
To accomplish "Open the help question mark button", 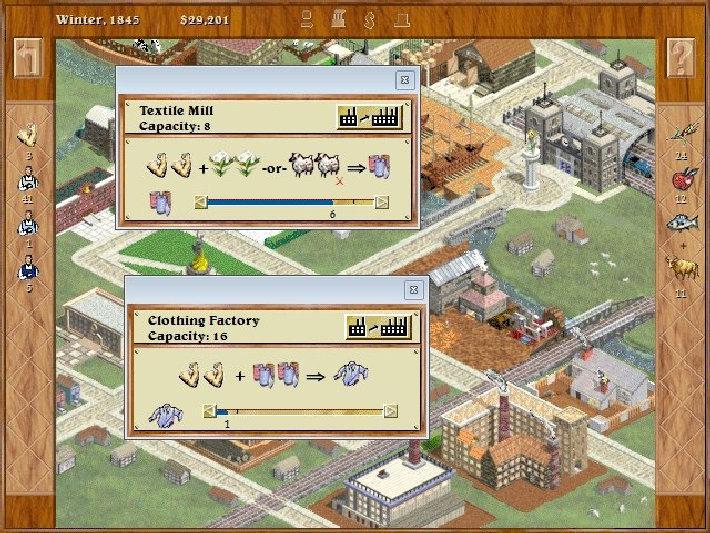I will coord(680,58).
